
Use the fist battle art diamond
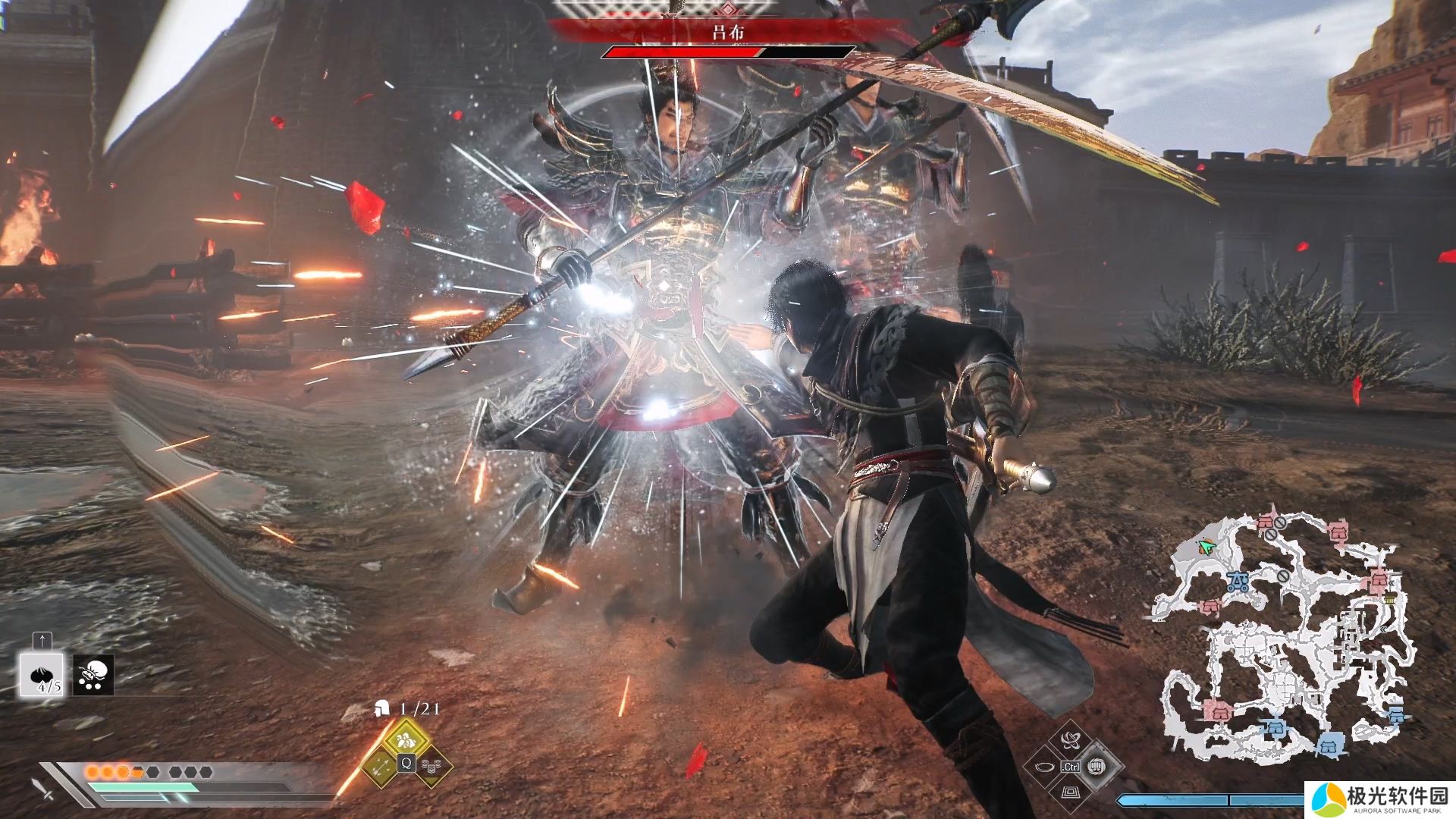click(1095, 767)
